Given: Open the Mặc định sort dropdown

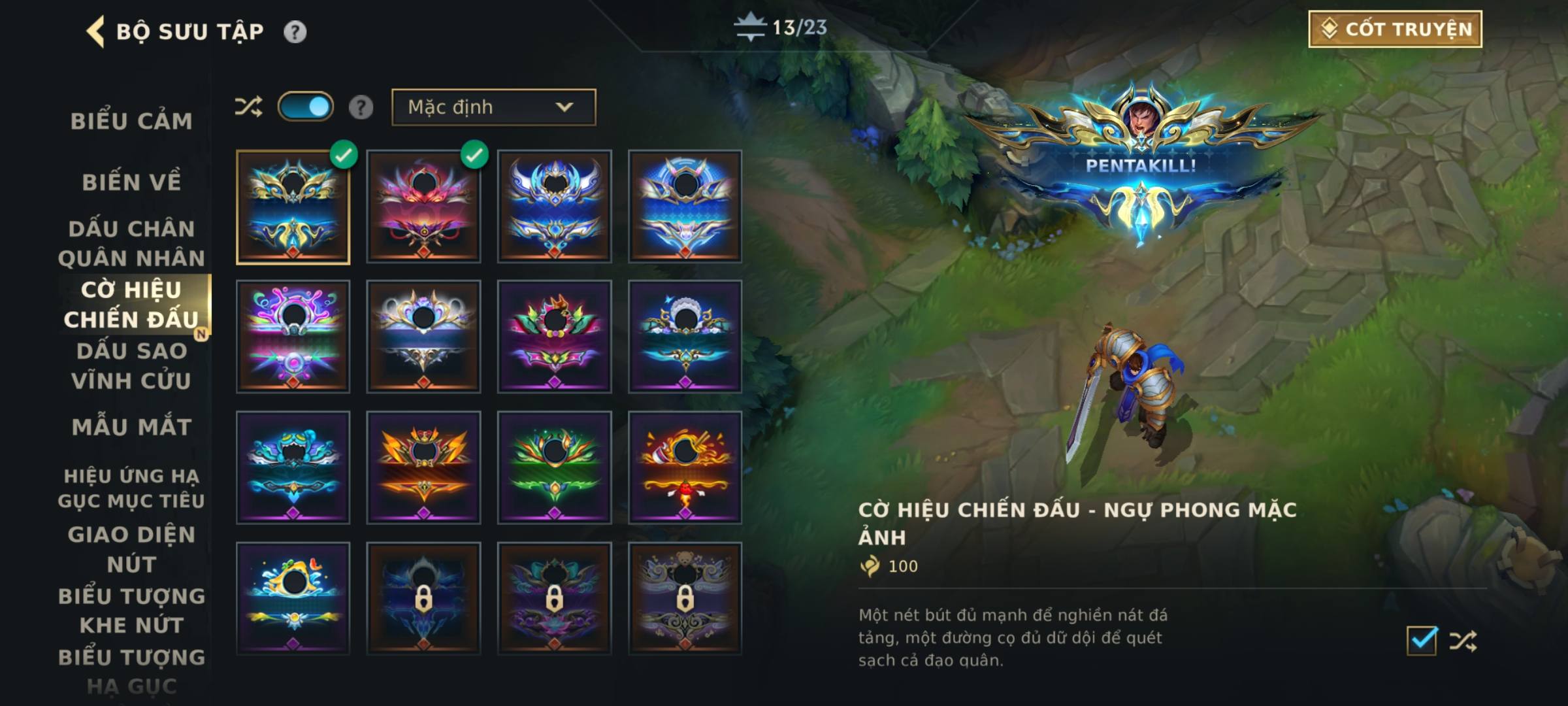Looking at the screenshot, I should [x=493, y=107].
